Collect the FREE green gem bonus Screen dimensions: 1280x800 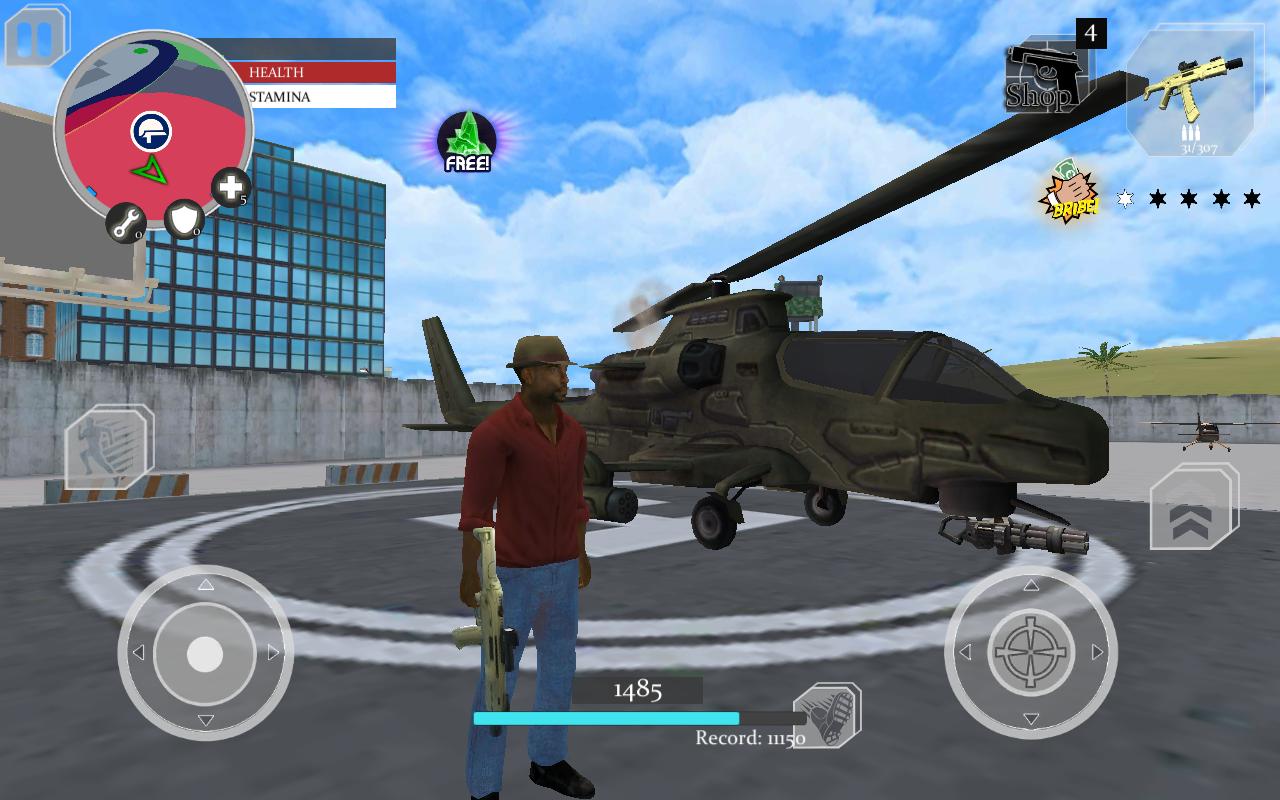coord(467,142)
